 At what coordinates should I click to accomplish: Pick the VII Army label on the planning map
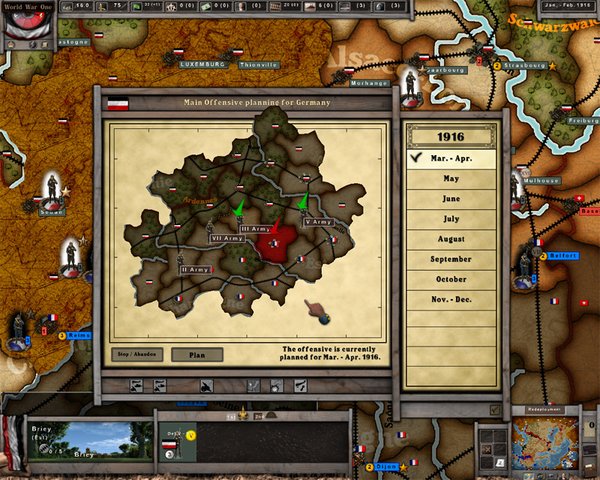[225, 239]
